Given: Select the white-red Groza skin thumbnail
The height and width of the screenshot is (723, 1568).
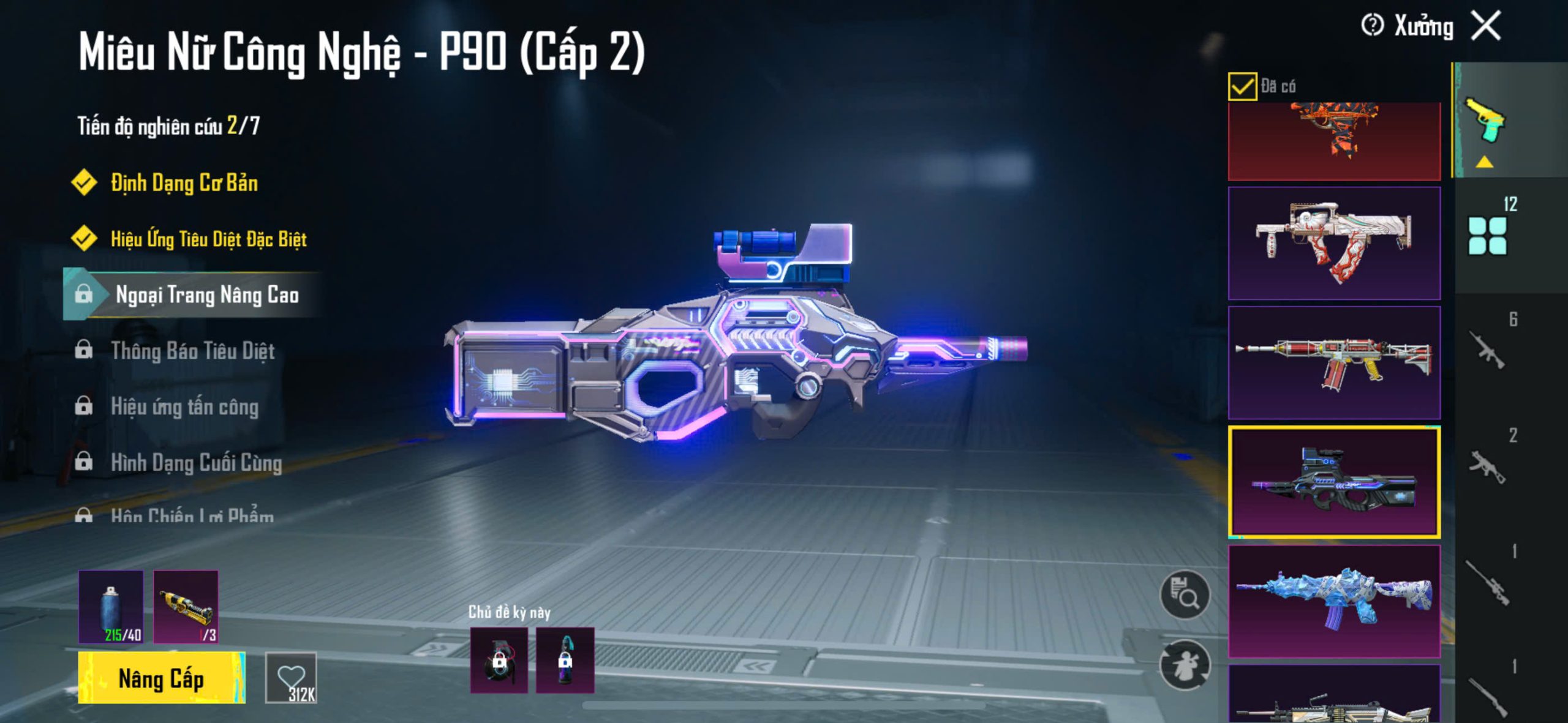Looking at the screenshot, I should (x=1334, y=244).
